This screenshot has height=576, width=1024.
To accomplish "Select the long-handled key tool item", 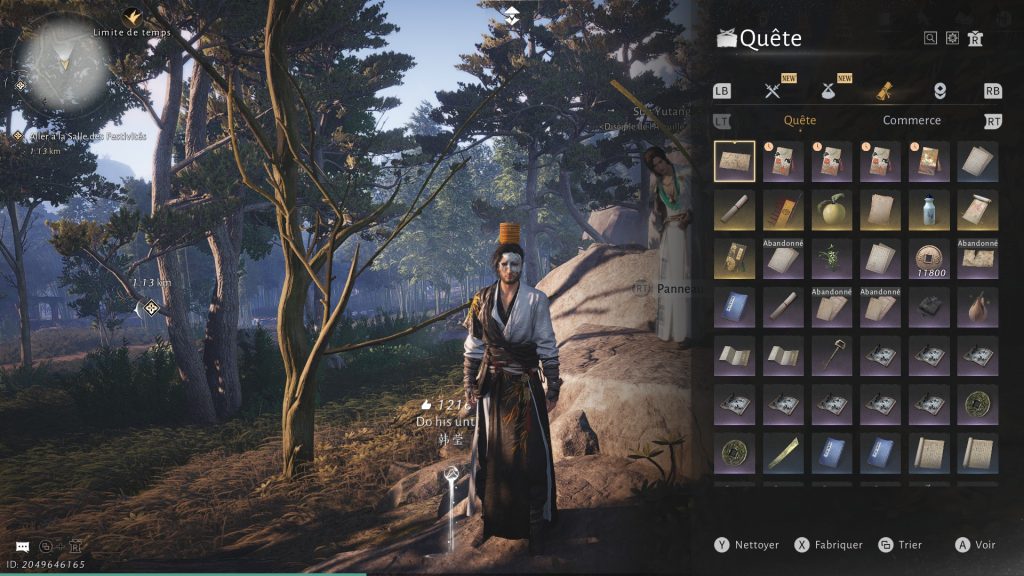I will (x=832, y=354).
